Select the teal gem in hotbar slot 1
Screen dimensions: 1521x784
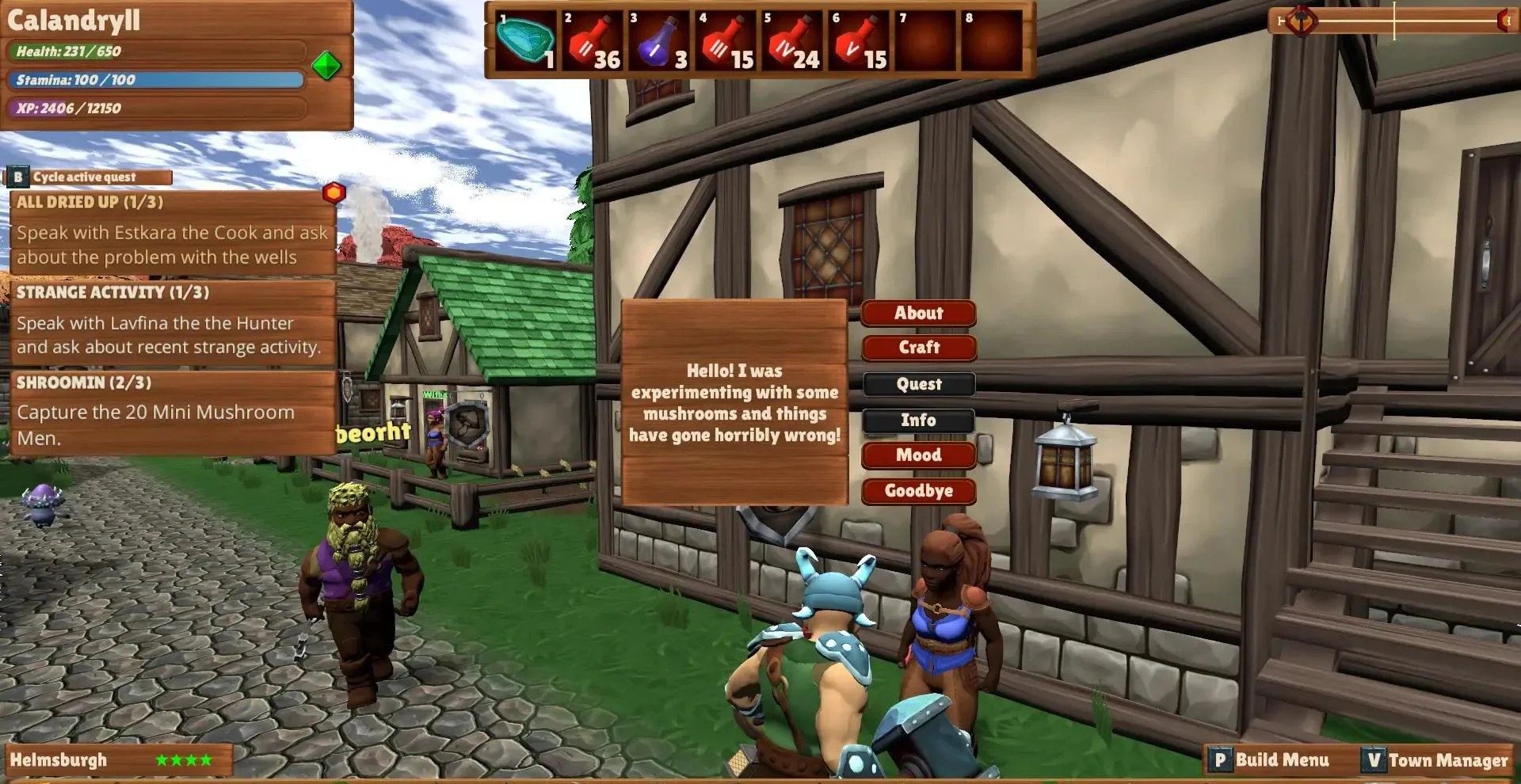coord(526,41)
